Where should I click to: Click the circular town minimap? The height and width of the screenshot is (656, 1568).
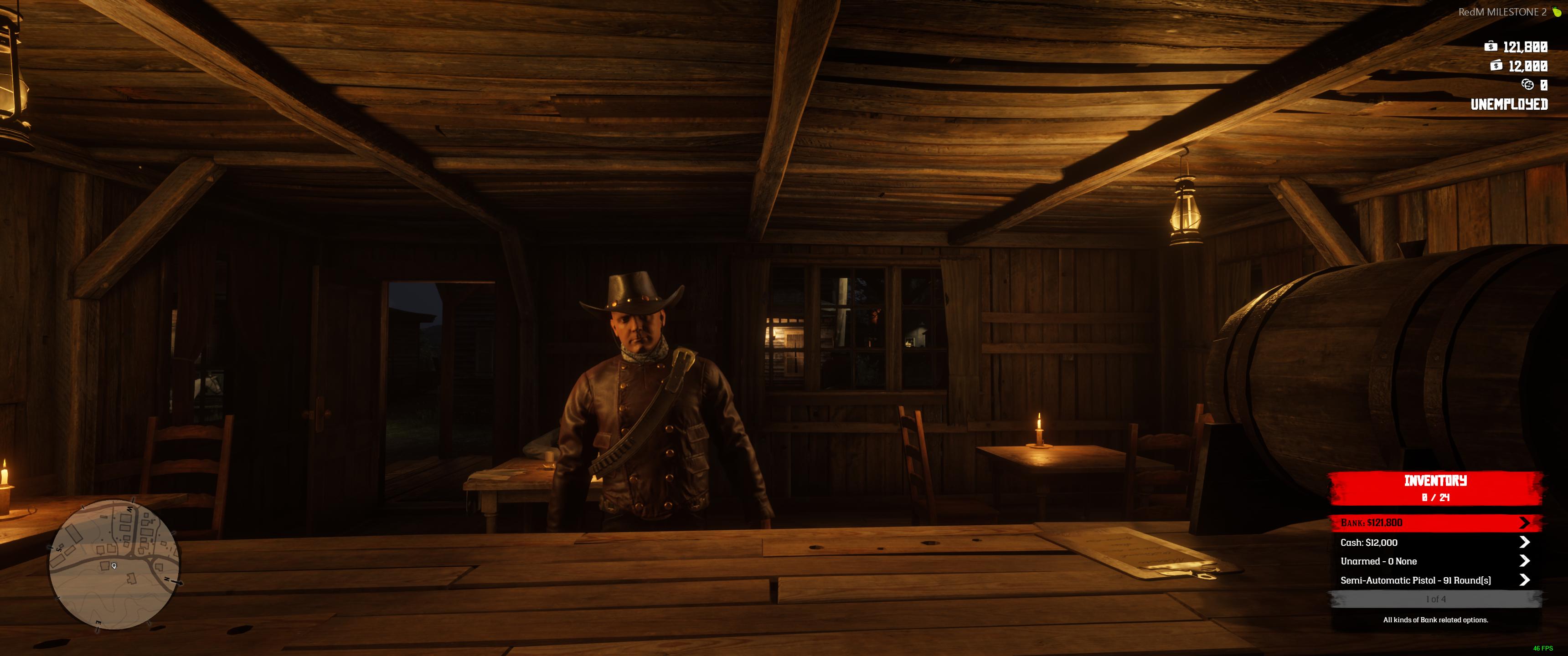114,564
